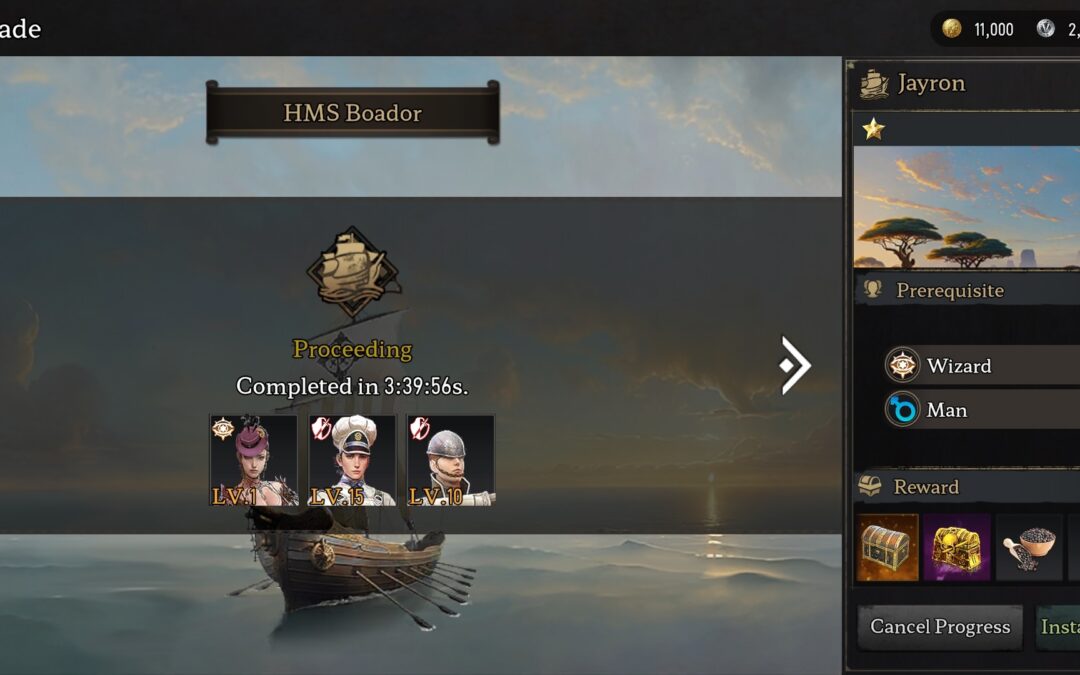Select the LV.10 helmeted crew portrait
The height and width of the screenshot is (675, 1080).
450,460
